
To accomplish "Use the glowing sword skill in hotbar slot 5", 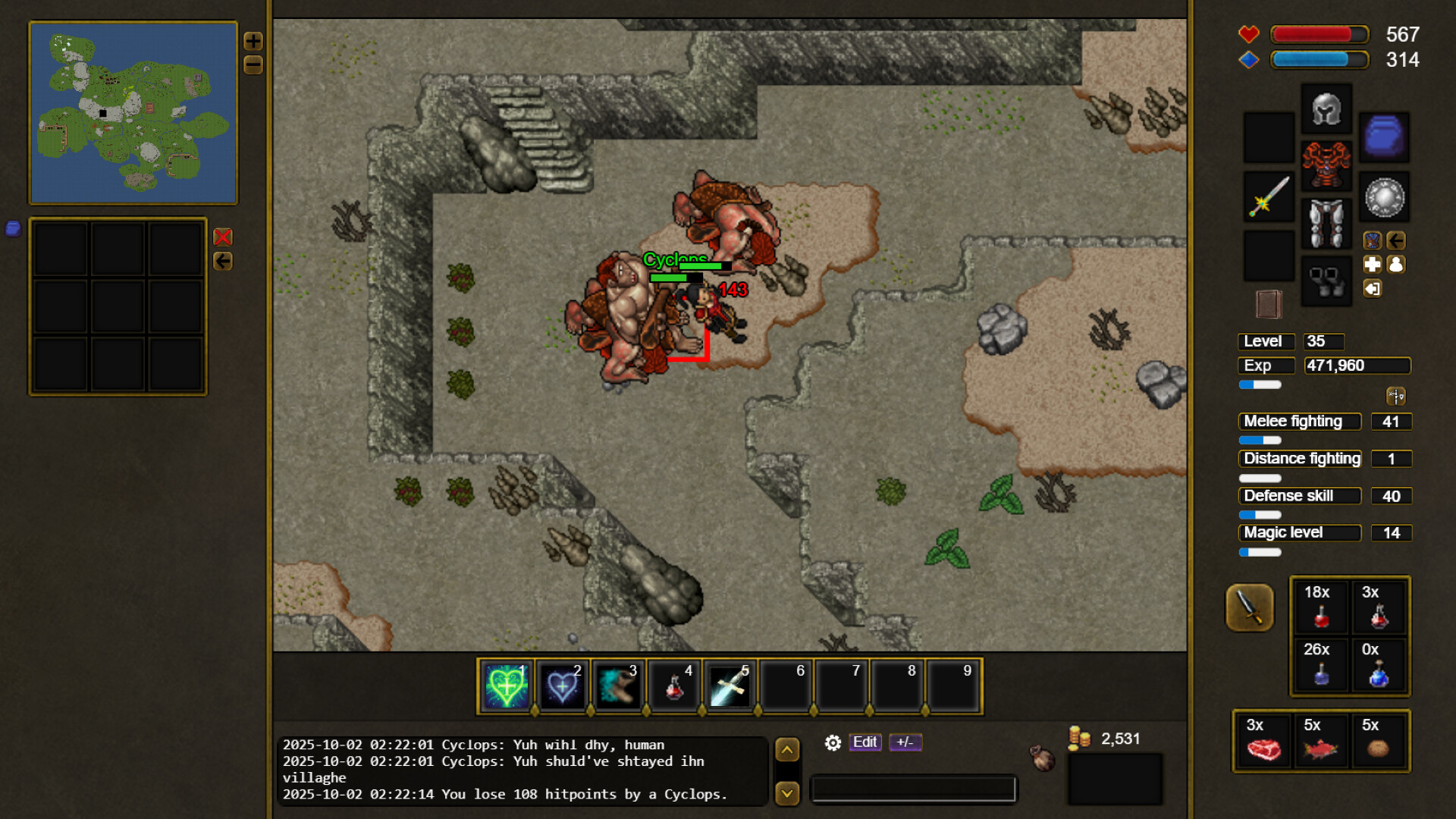I will [730, 686].
